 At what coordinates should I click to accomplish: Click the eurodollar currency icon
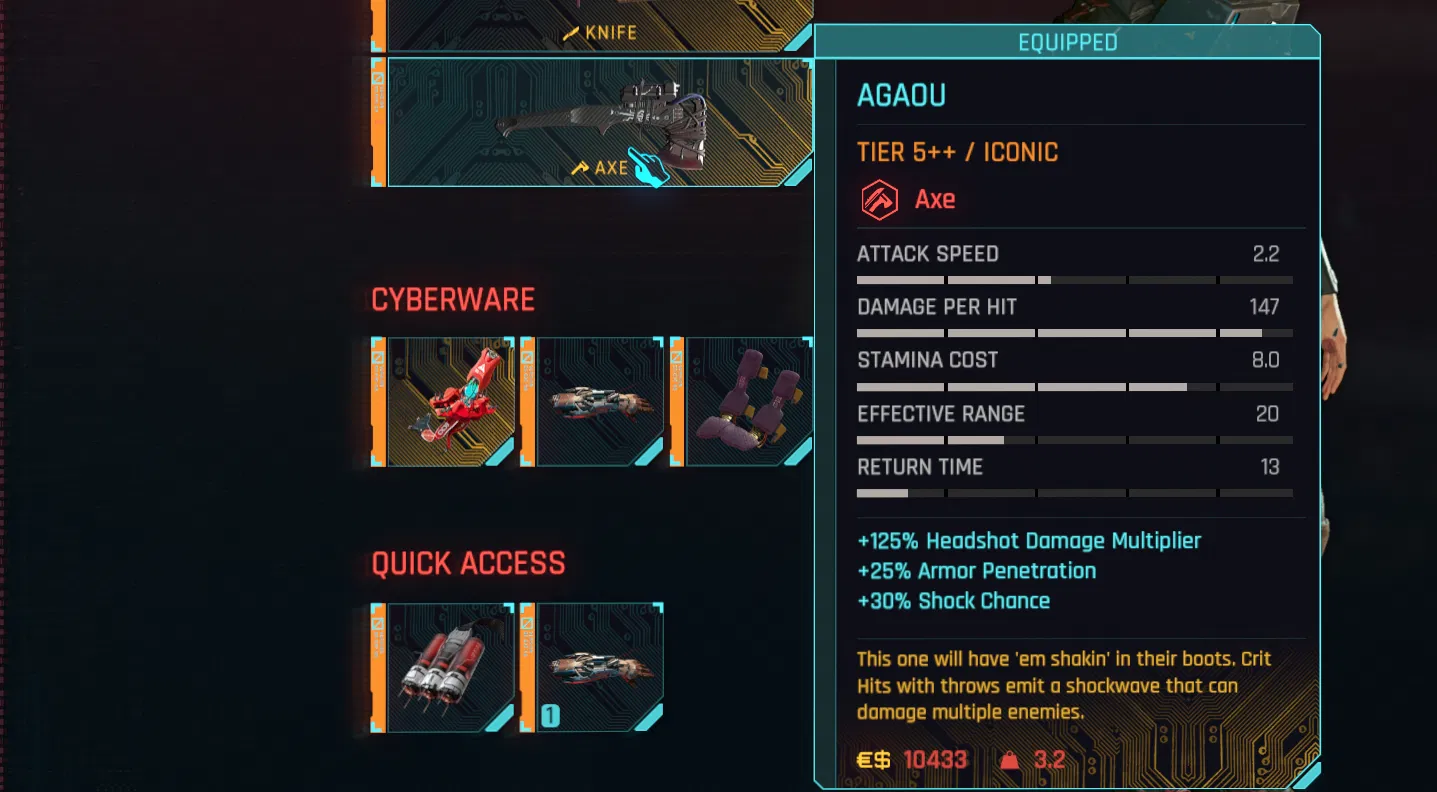(x=872, y=758)
